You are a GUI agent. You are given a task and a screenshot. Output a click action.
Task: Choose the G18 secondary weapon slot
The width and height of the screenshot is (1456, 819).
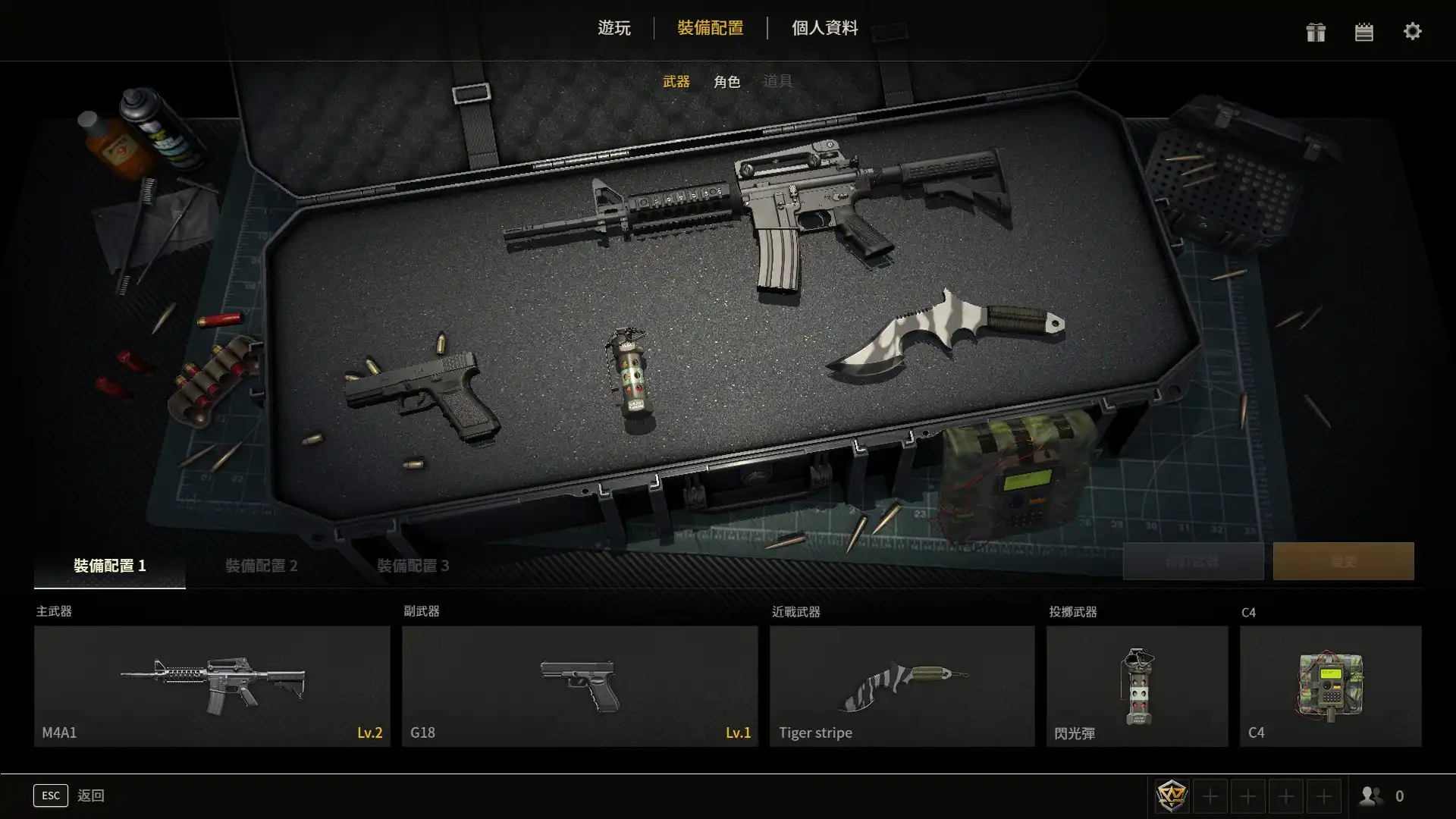[x=580, y=686]
